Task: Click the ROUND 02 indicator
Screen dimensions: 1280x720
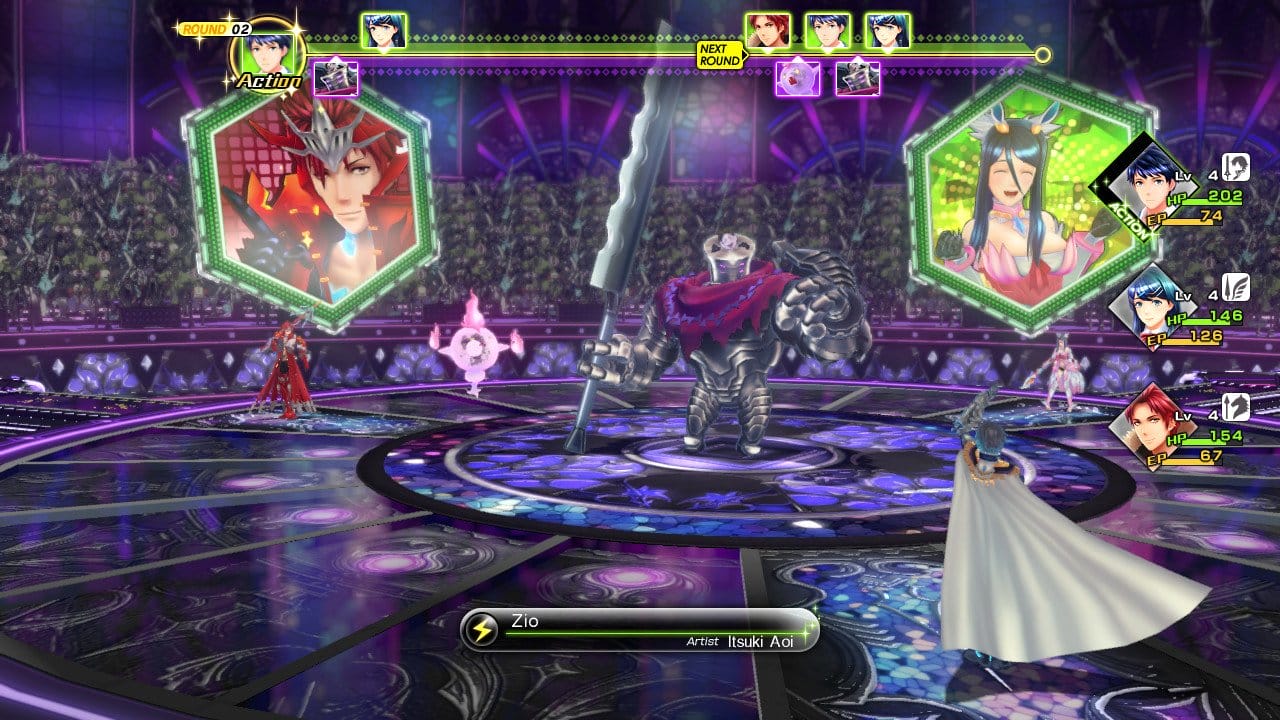Action: coord(214,29)
